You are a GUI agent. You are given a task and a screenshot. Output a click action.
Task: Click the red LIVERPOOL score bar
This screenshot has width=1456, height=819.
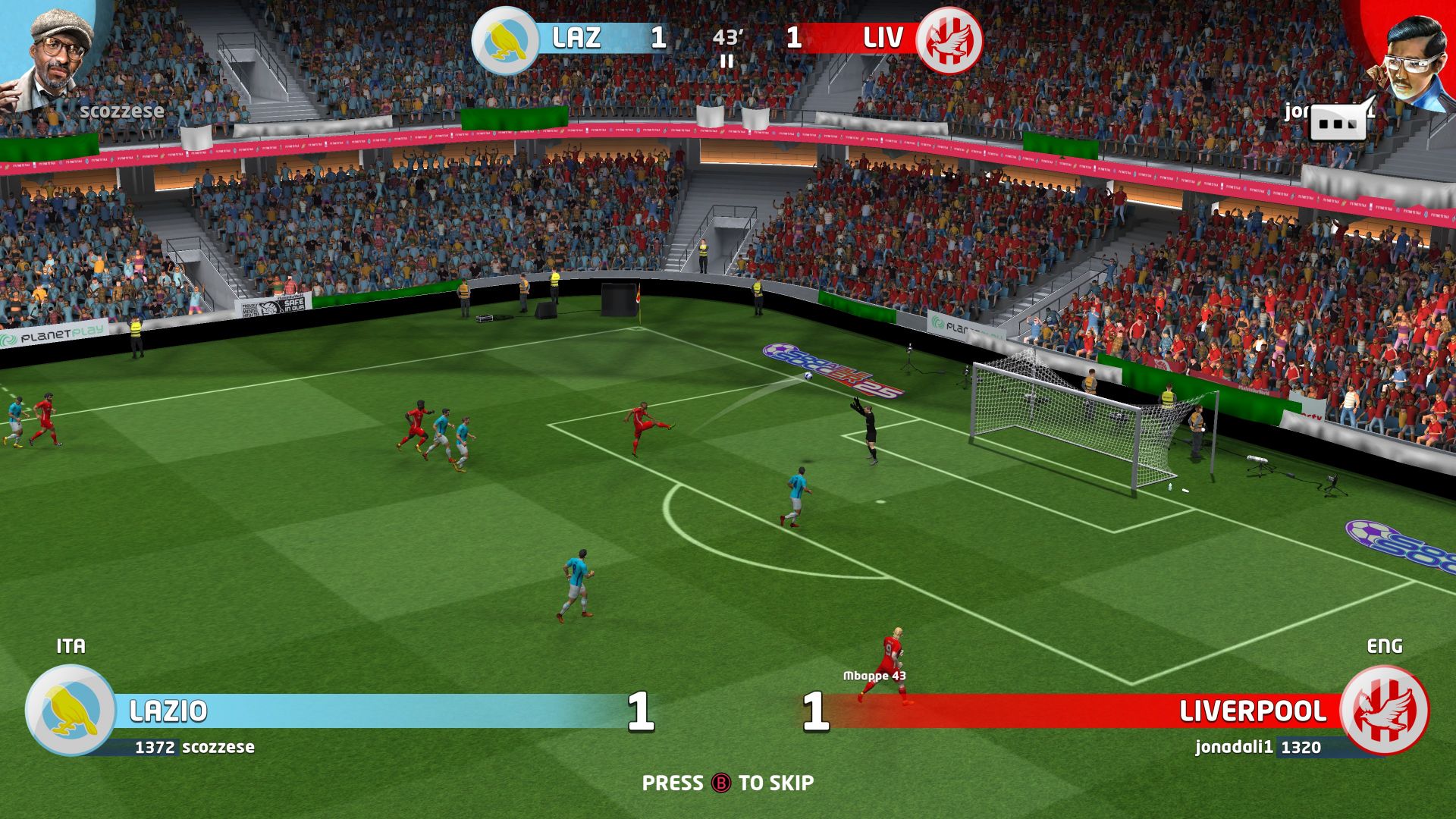pyautogui.click(x=1100, y=711)
